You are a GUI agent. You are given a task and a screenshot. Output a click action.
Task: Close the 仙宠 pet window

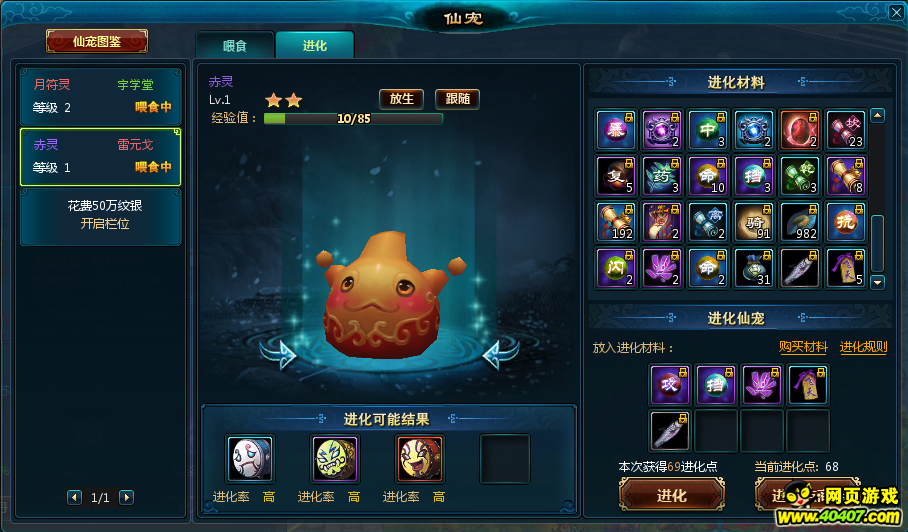[895, 12]
